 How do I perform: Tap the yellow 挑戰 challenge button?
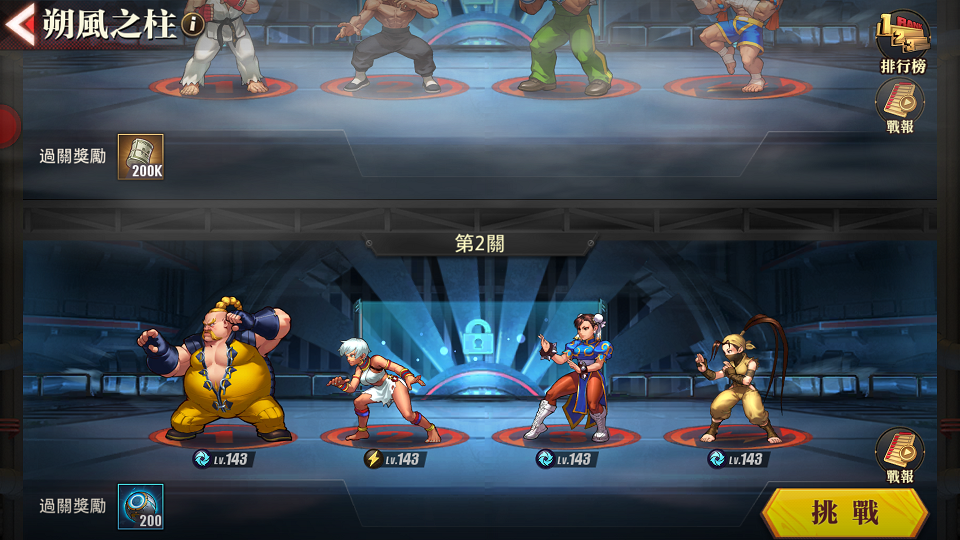pos(845,513)
